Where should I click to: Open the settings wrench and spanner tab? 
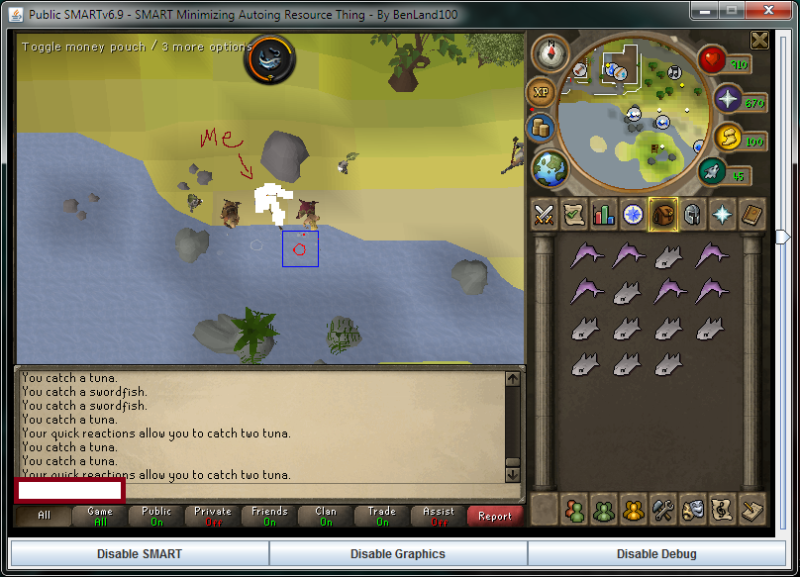[x=662, y=509]
